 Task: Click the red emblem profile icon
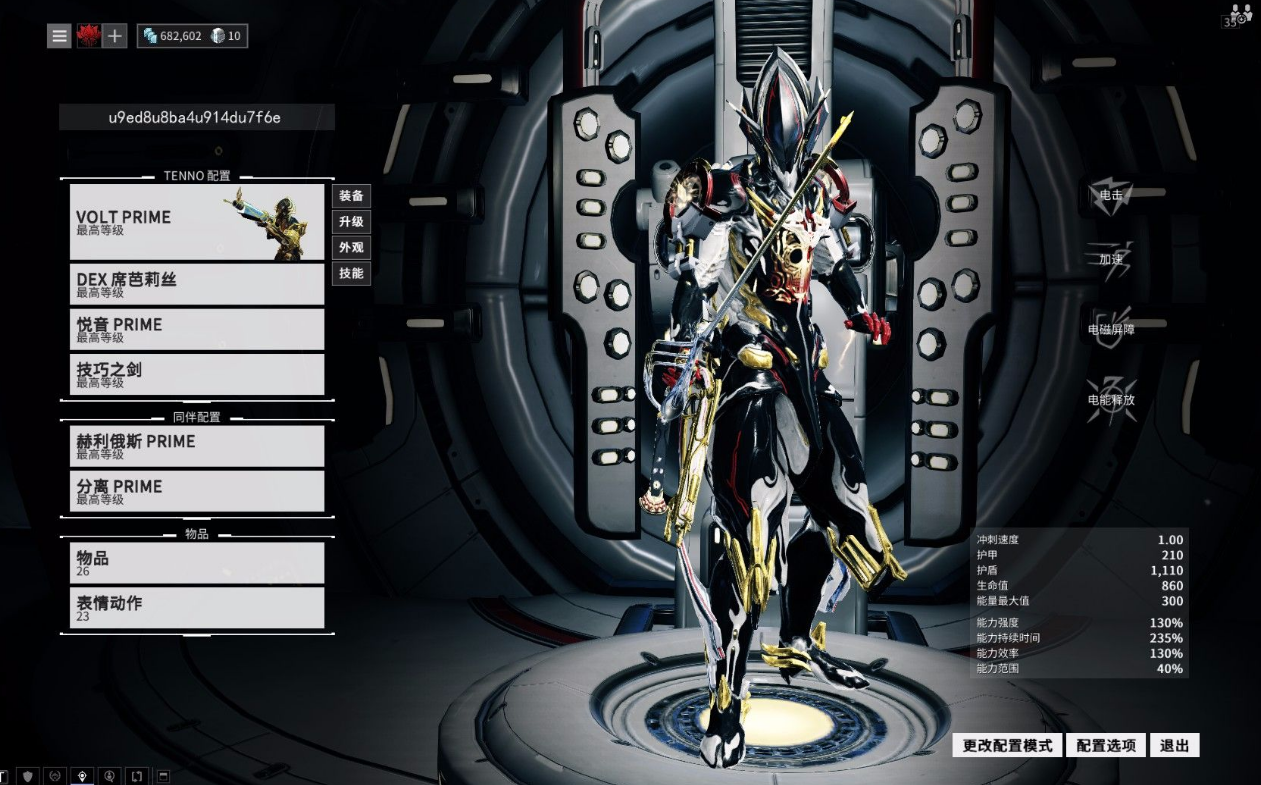[x=88, y=36]
